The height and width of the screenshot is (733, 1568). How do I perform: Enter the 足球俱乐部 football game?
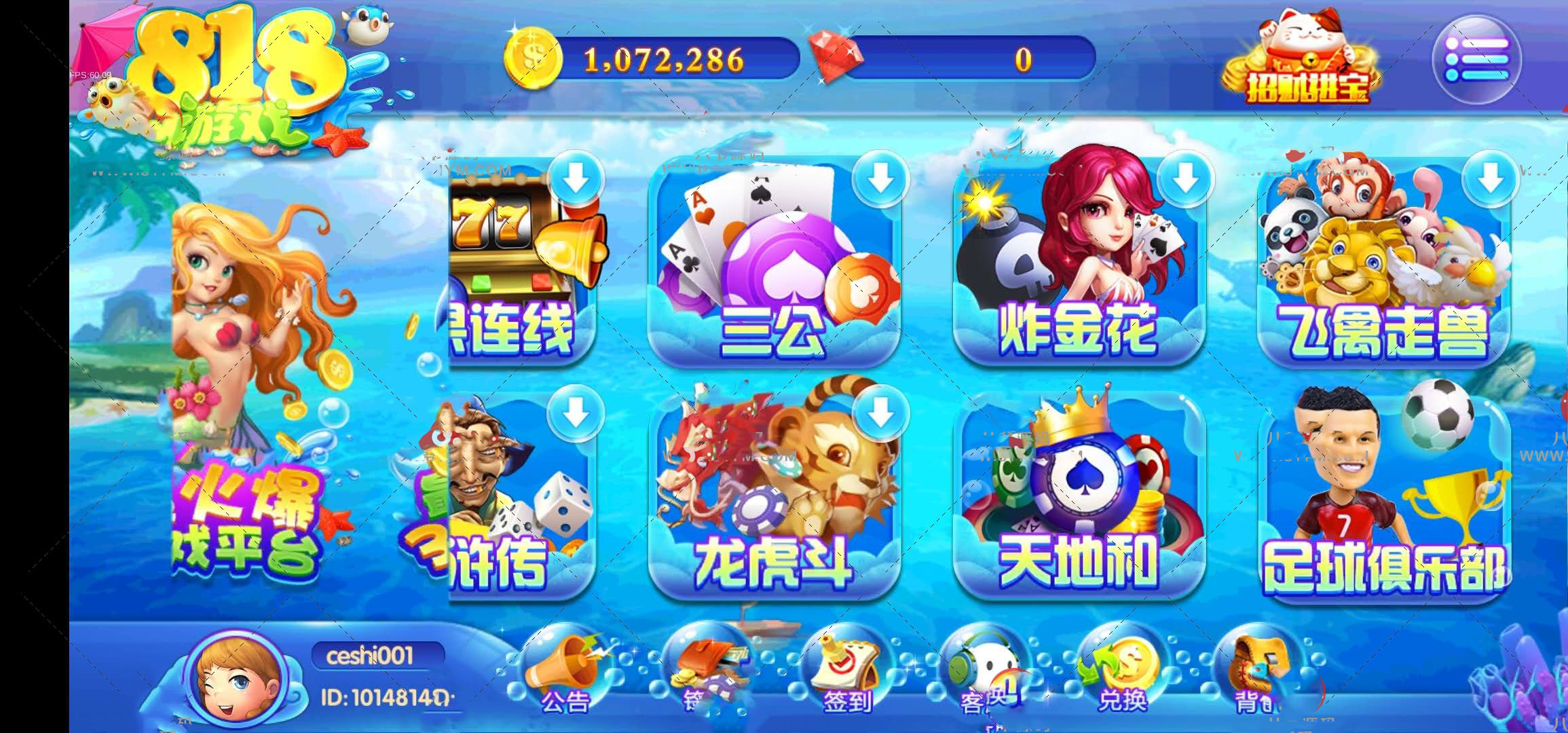click(1383, 495)
